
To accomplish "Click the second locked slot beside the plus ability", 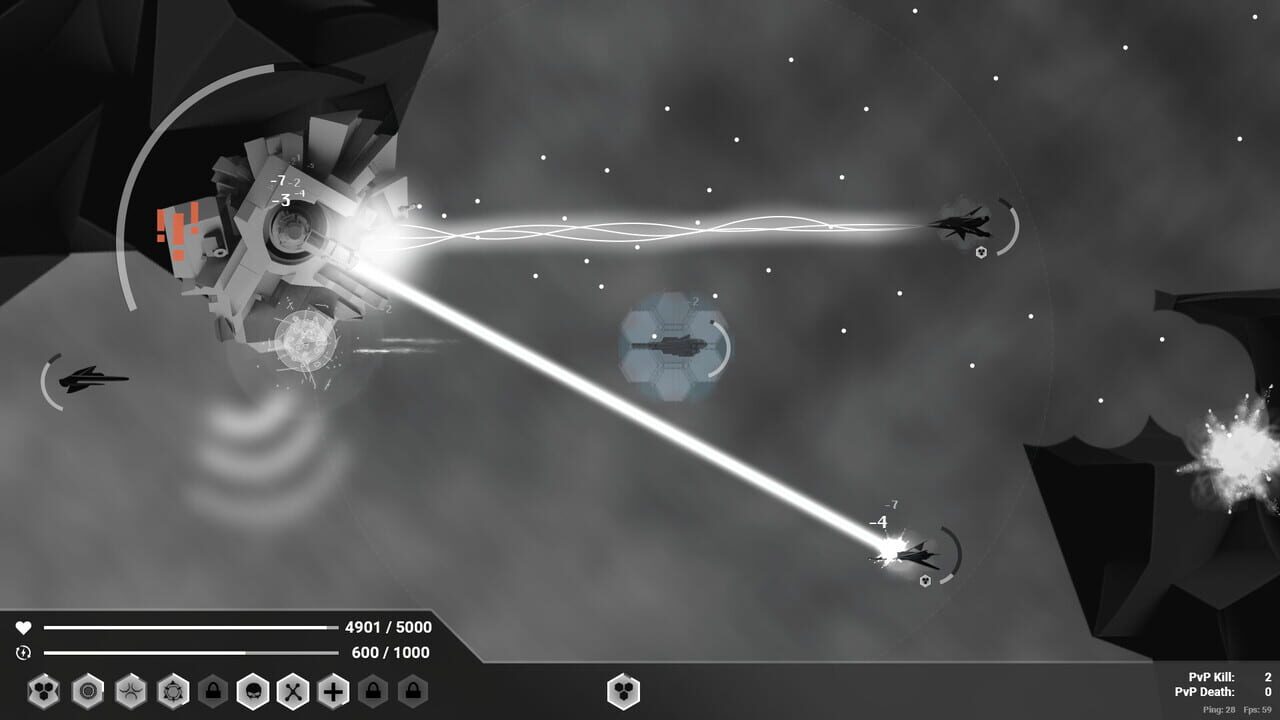I will (375, 691).
